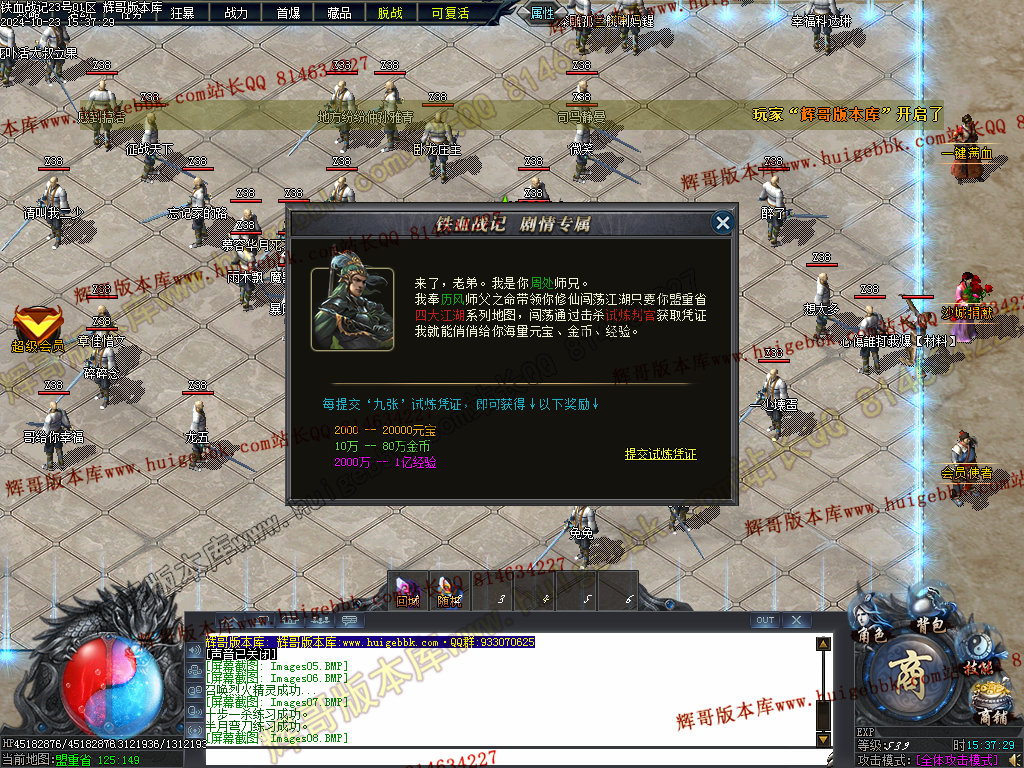Viewport: 1024px width, 768px height.
Task: Focus the chat input field
Action: [510, 755]
